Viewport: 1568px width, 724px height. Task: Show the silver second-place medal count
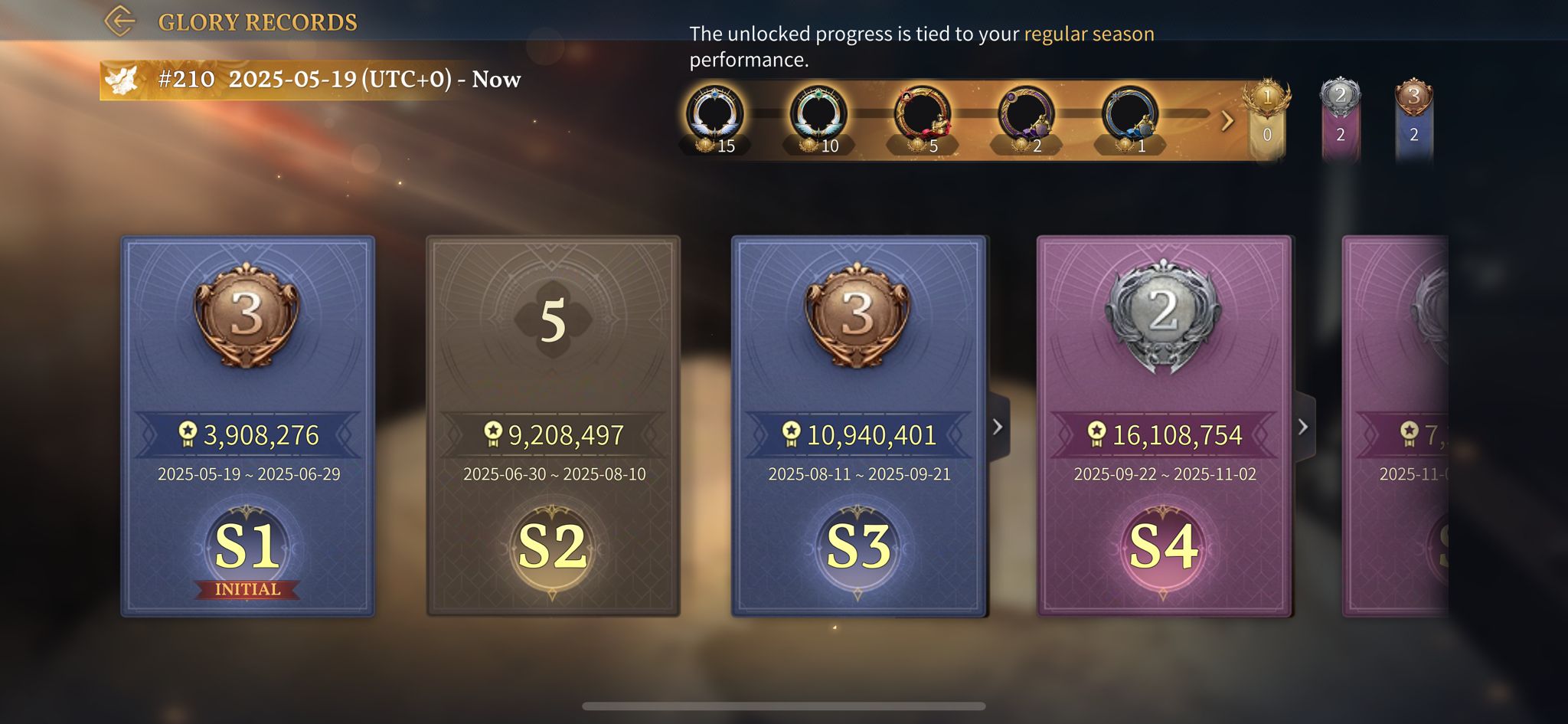pyautogui.click(x=1340, y=119)
